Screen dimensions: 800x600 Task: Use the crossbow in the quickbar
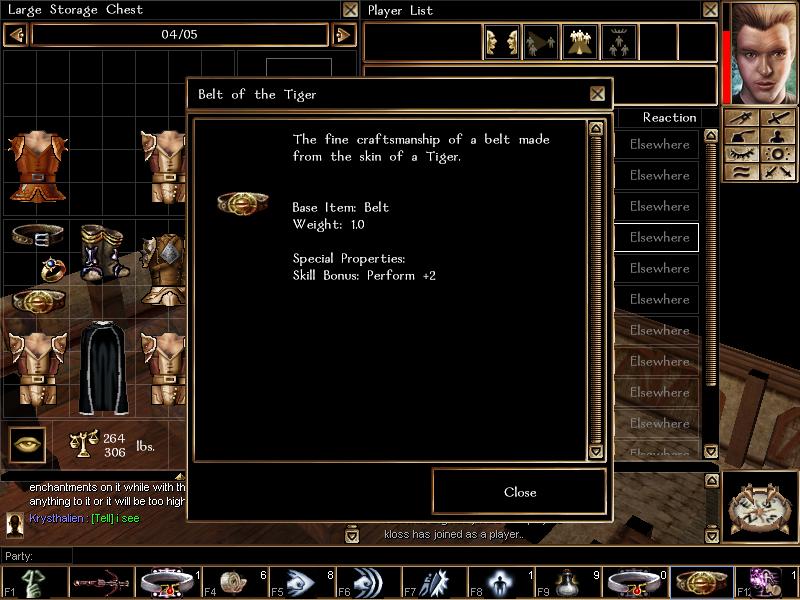pyautogui.click(x=100, y=581)
